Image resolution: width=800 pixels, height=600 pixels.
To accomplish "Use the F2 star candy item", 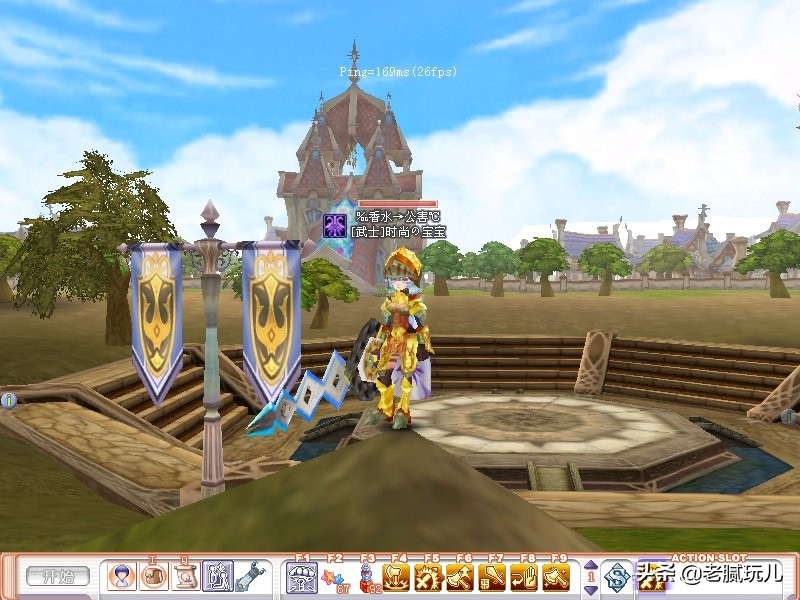I will (x=334, y=577).
